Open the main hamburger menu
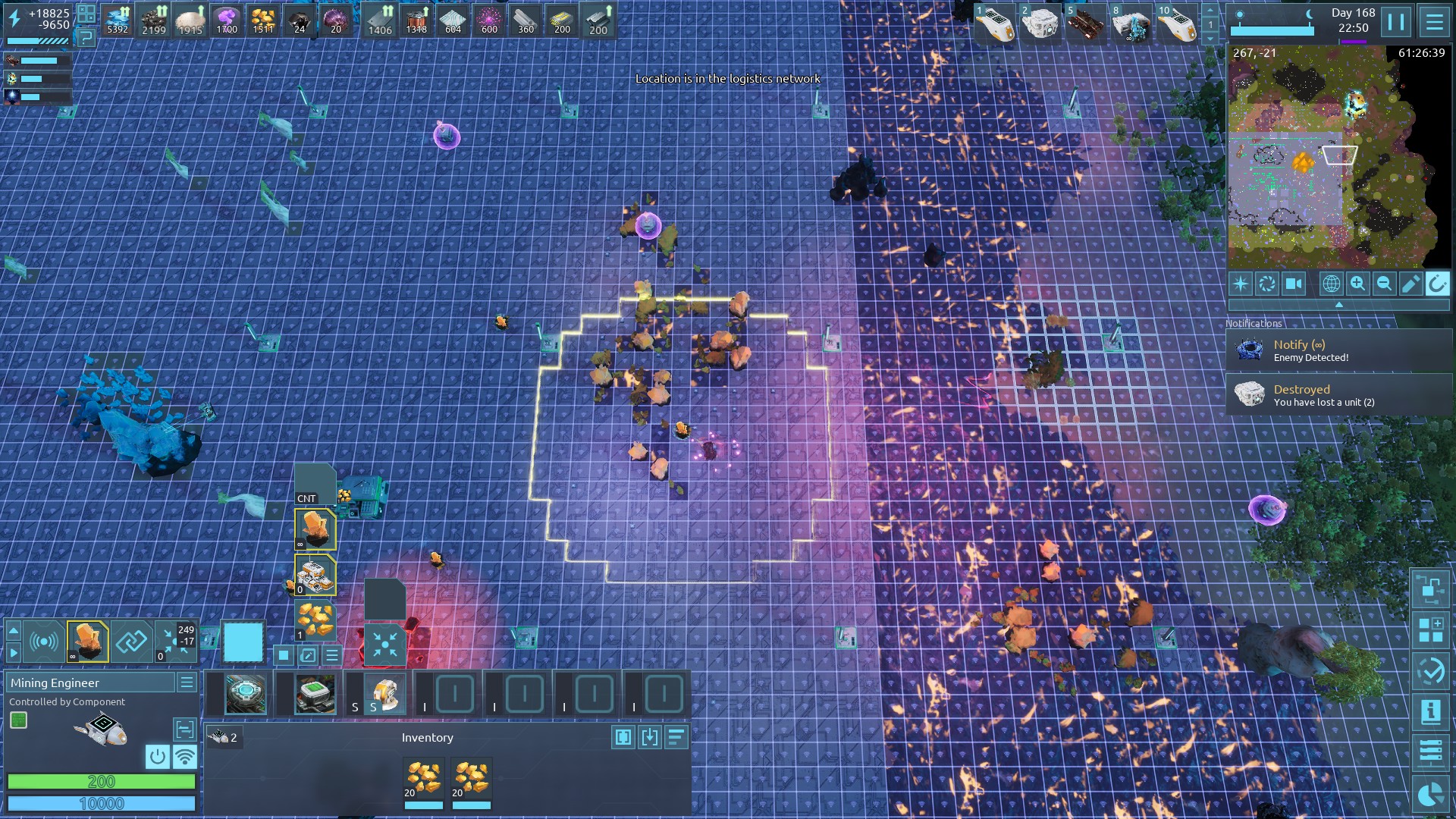1456x819 pixels. (1434, 21)
